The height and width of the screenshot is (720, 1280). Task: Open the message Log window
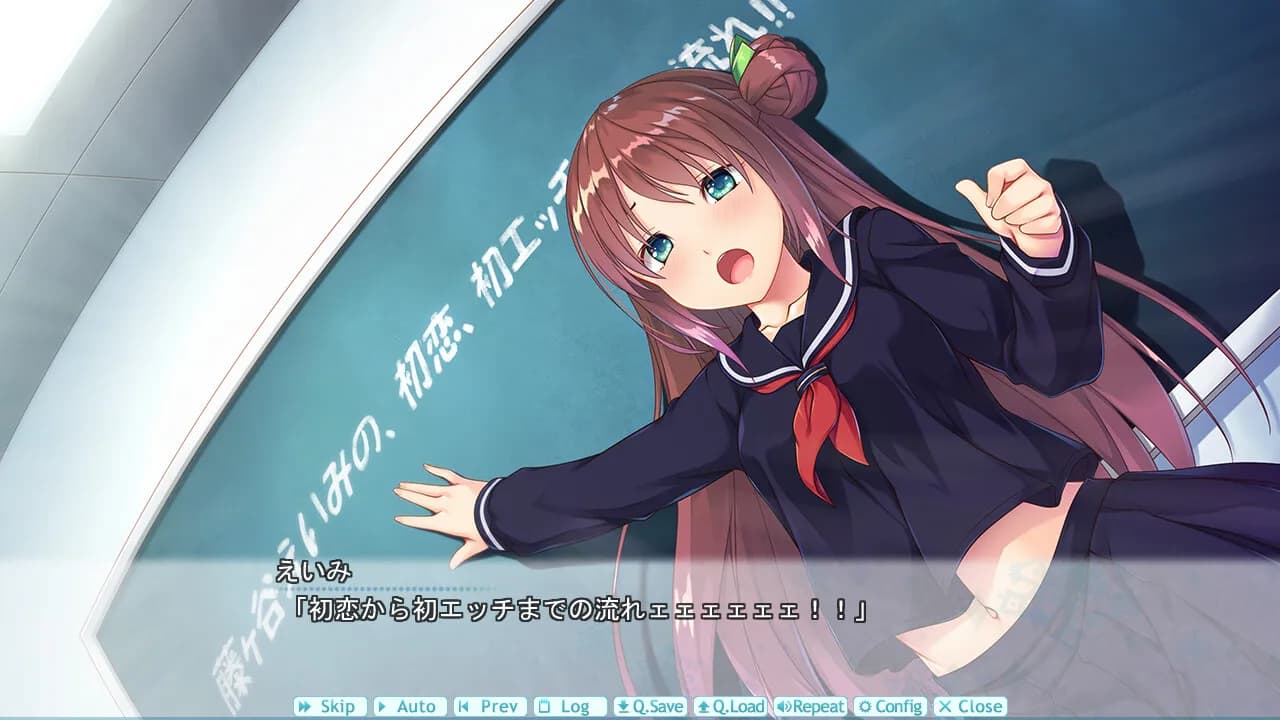click(569, 707)
